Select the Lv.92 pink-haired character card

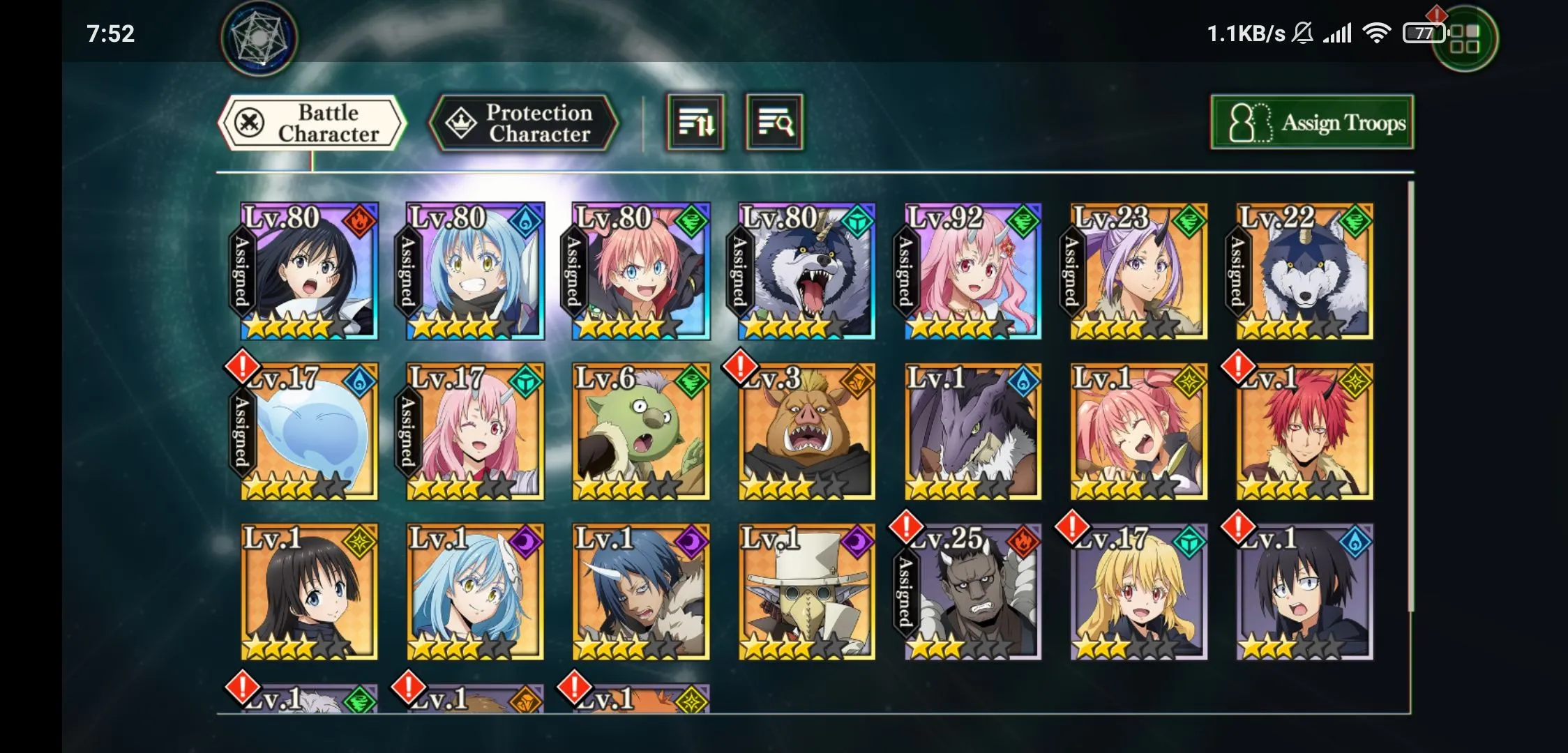(973, 272)
